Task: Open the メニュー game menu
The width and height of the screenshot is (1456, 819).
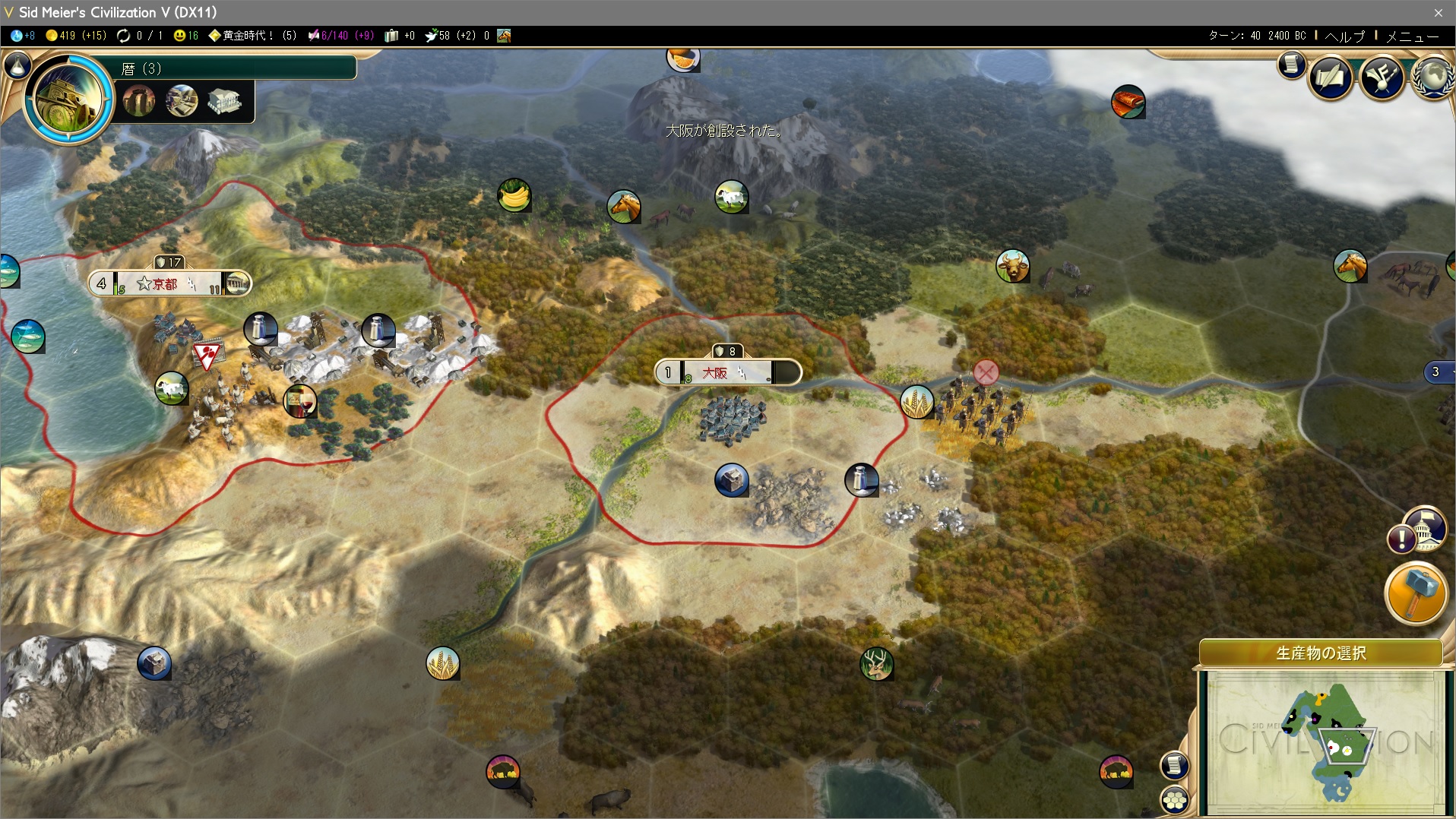Action: click(1412, 36)
